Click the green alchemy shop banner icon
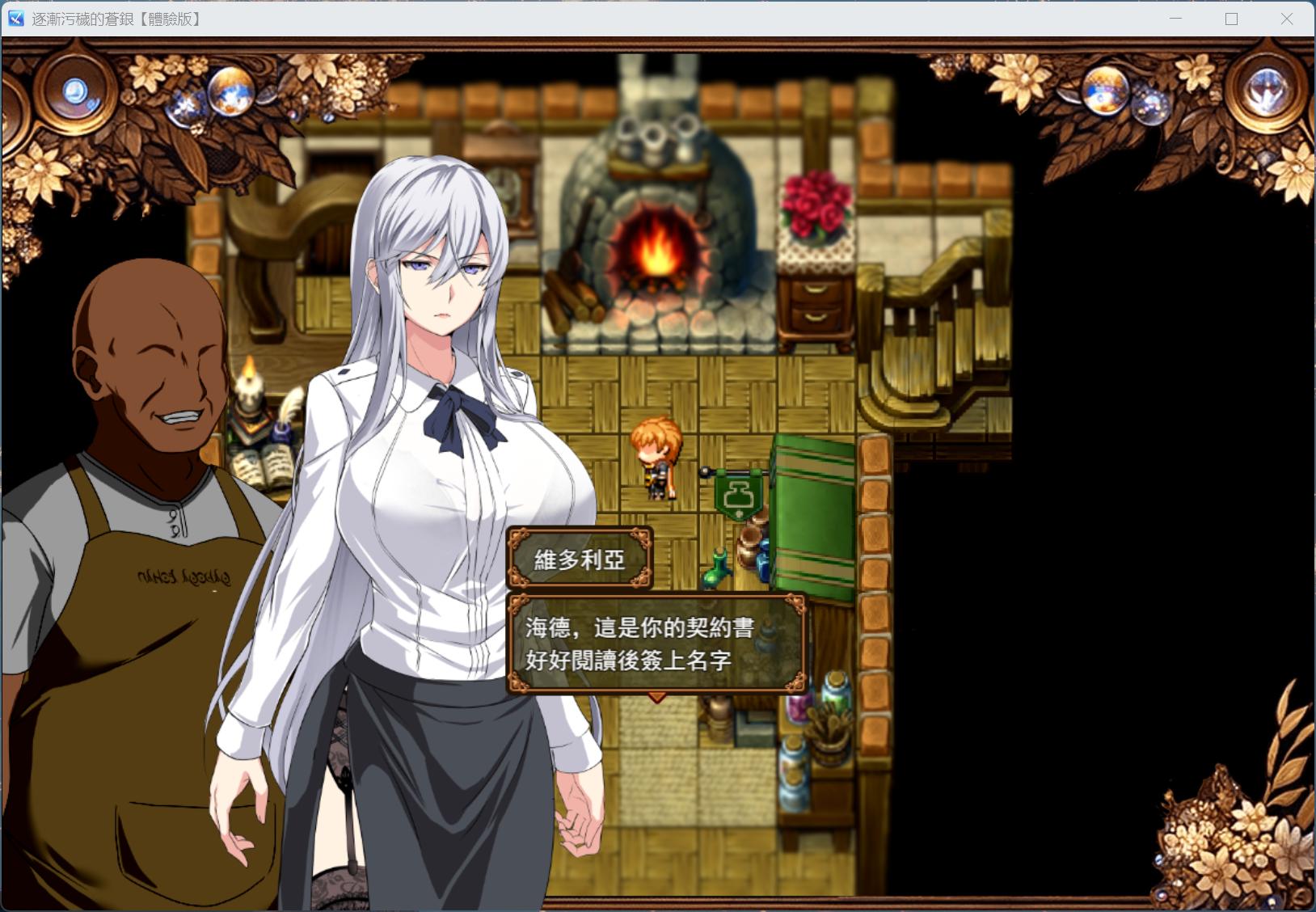Viewport: 1316px width, 912px height. pos(738,496)
